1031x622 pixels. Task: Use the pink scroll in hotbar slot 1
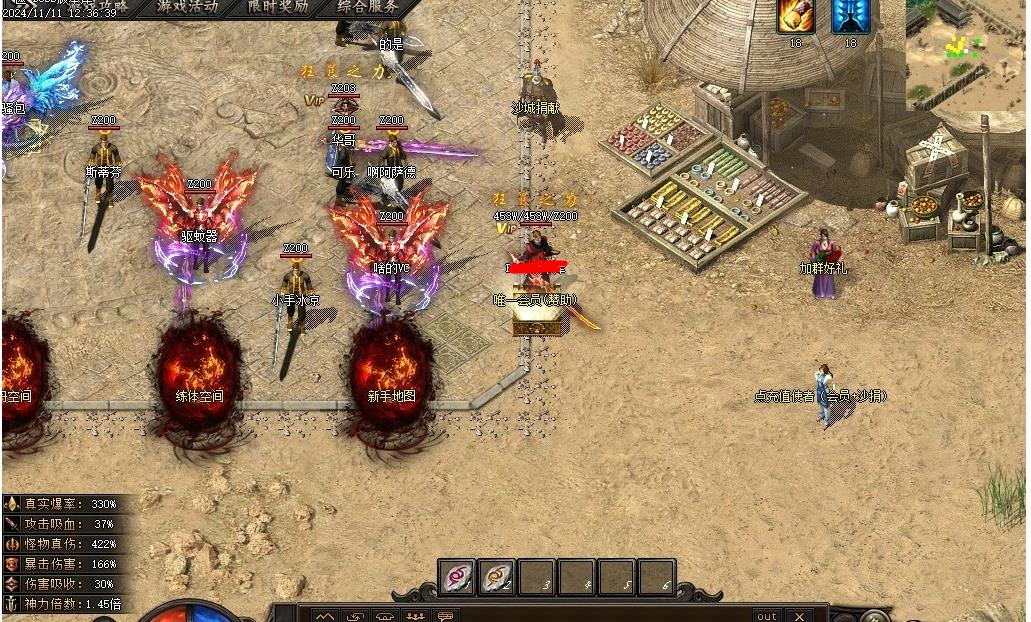tap(458, 577)
